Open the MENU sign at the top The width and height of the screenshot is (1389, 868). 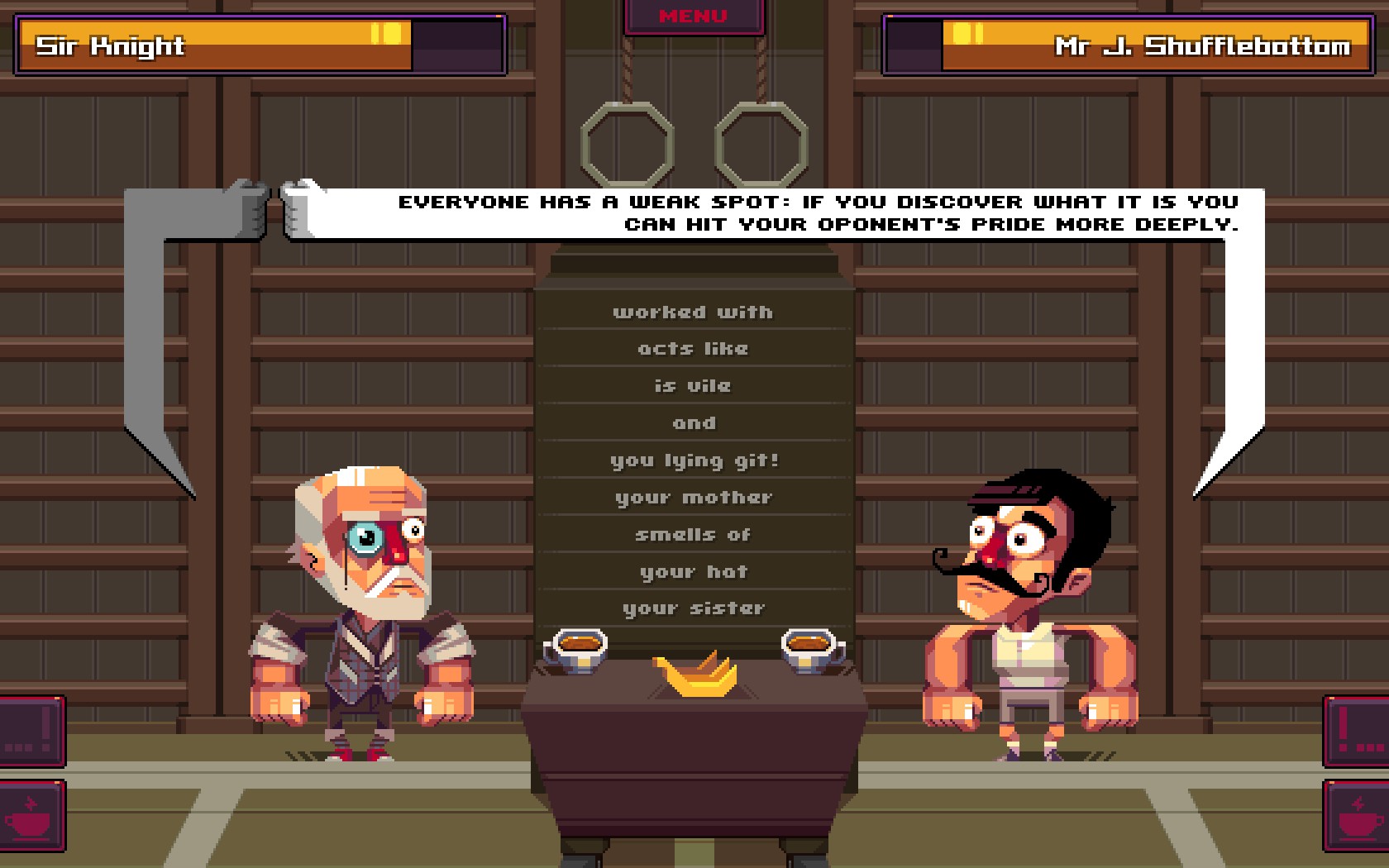click(x=693, y=14)
